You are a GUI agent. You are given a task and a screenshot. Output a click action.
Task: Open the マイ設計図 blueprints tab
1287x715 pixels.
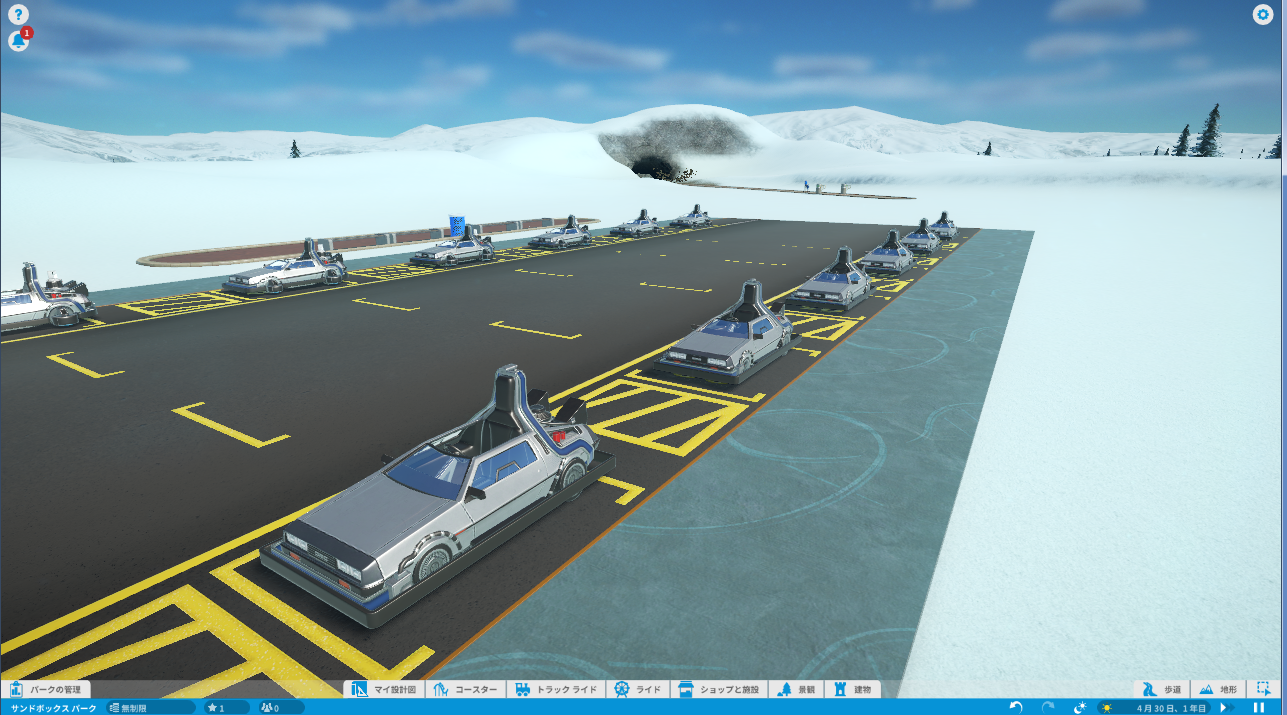(384, 689)
